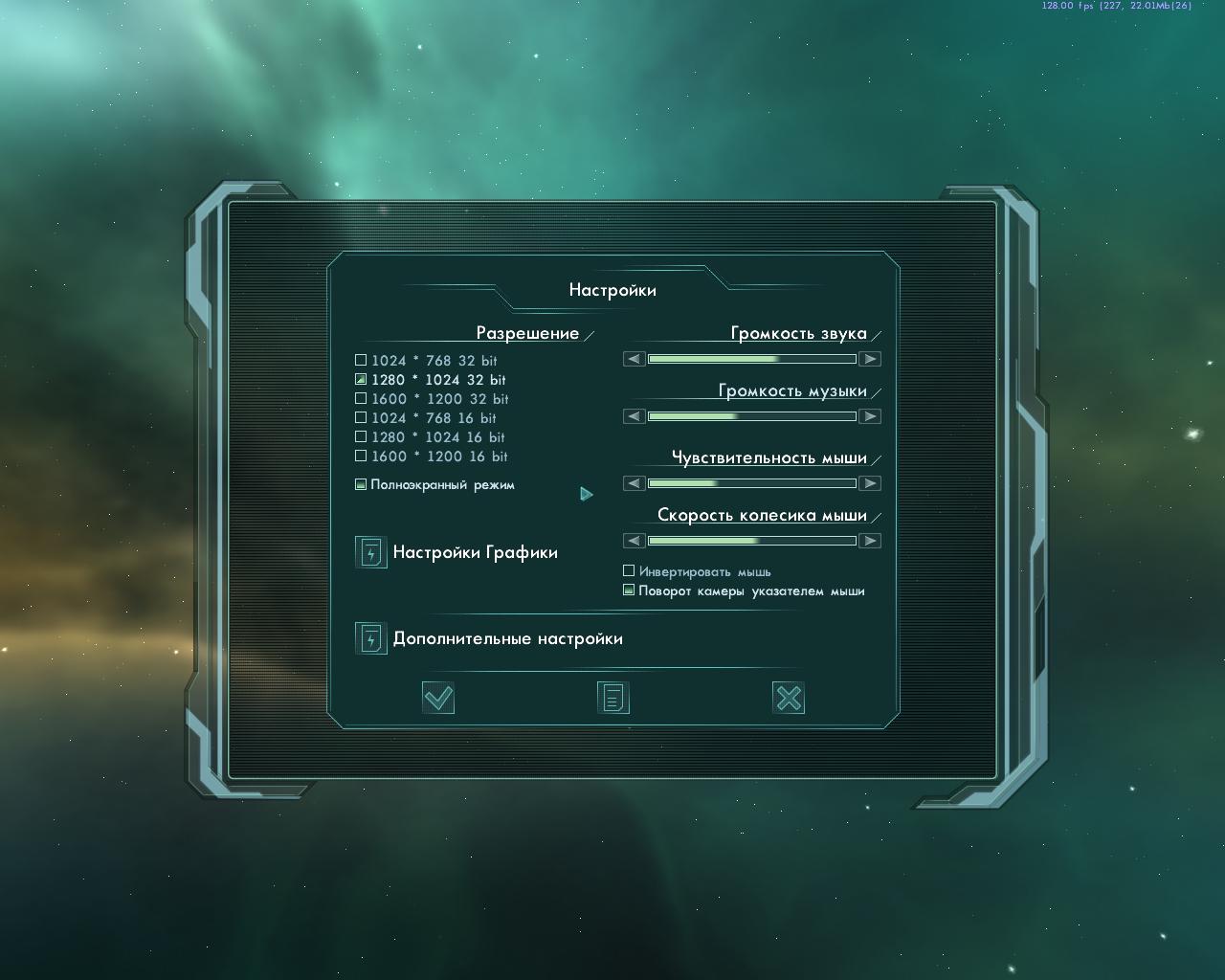Viewport: 1225px width, 980px height.
Task: Cancel settings with the X button
Action: (x=789, y=698)
